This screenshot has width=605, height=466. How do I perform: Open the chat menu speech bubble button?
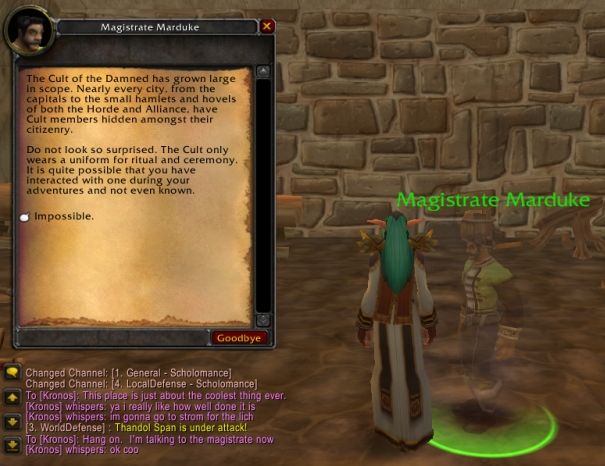pos(12,373)
